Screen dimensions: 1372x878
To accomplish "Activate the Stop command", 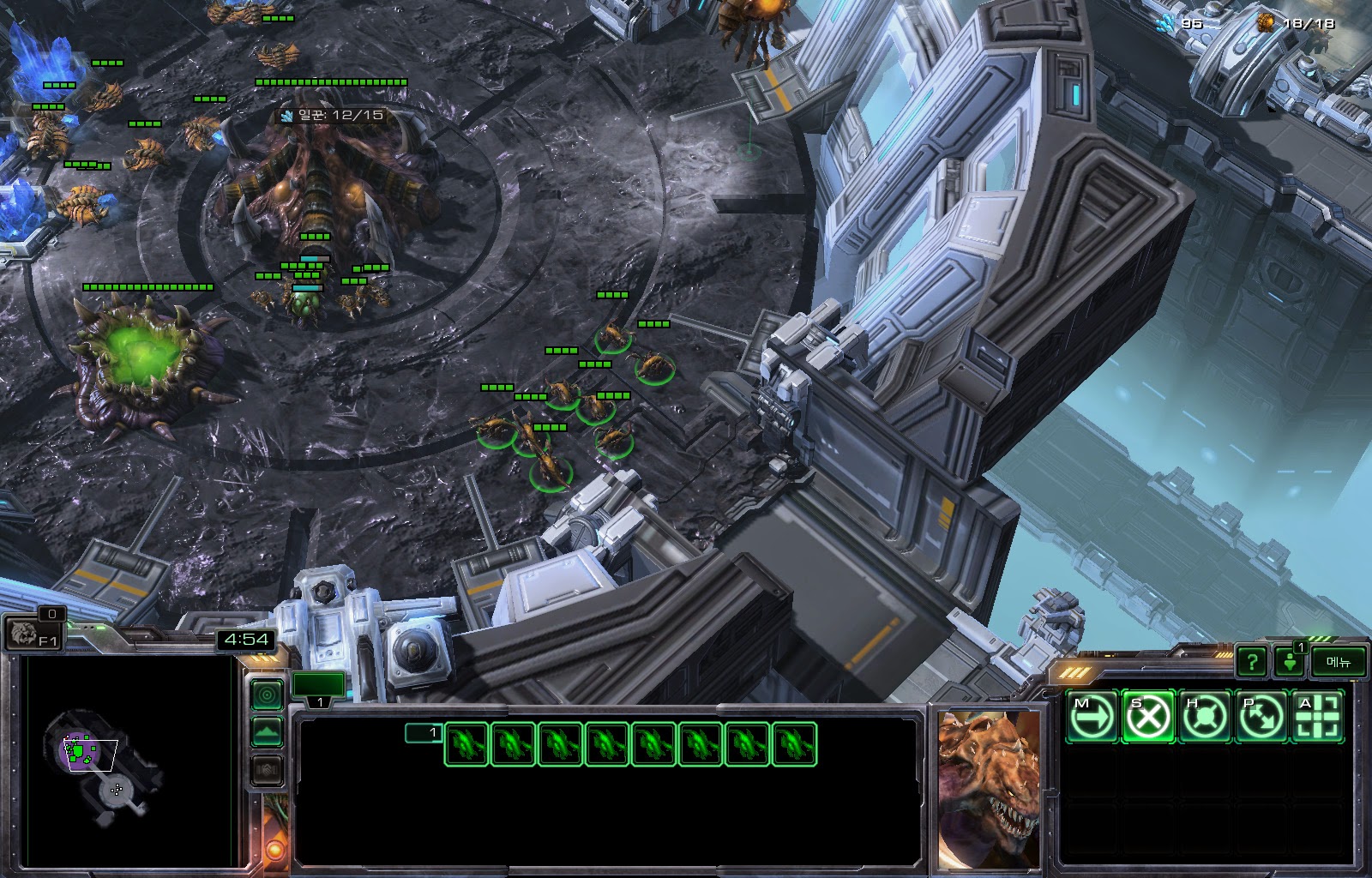I will click(x=1147, y=716).
